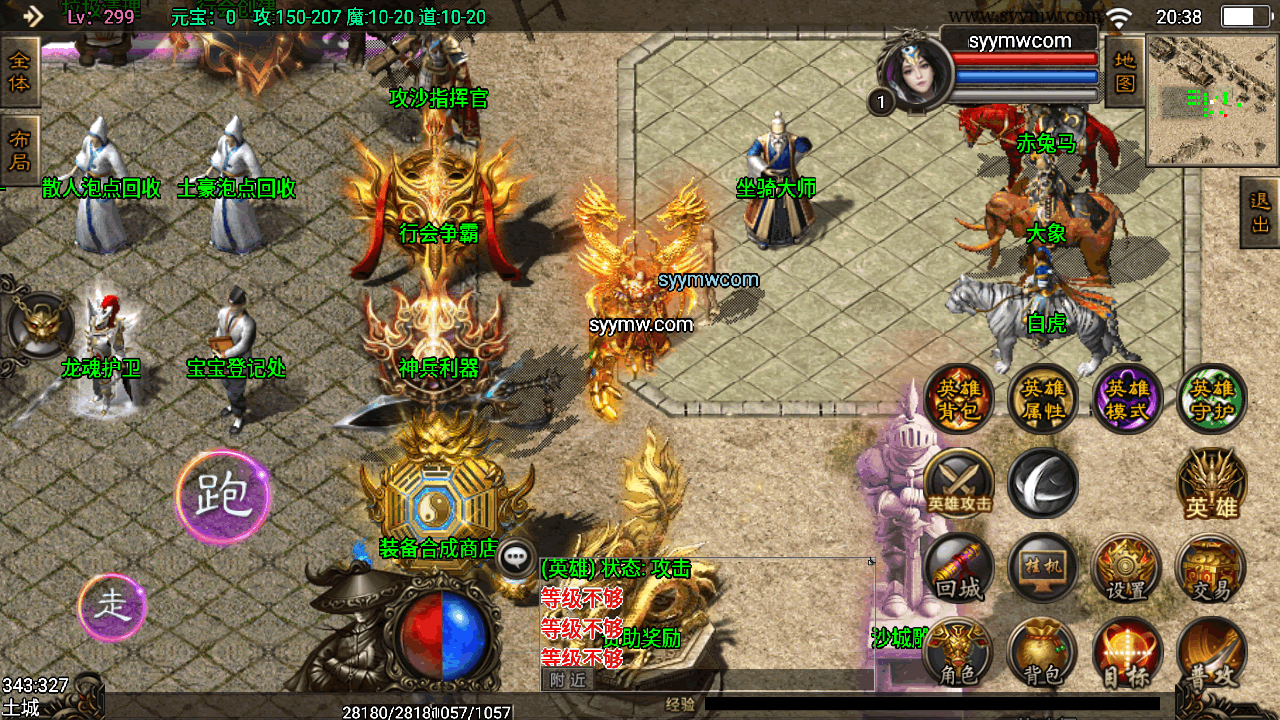Image resolution: width=1280 pixels, height=720 pixels.
Task: Open the 地图 map button
Action: tap(1125, 72)
